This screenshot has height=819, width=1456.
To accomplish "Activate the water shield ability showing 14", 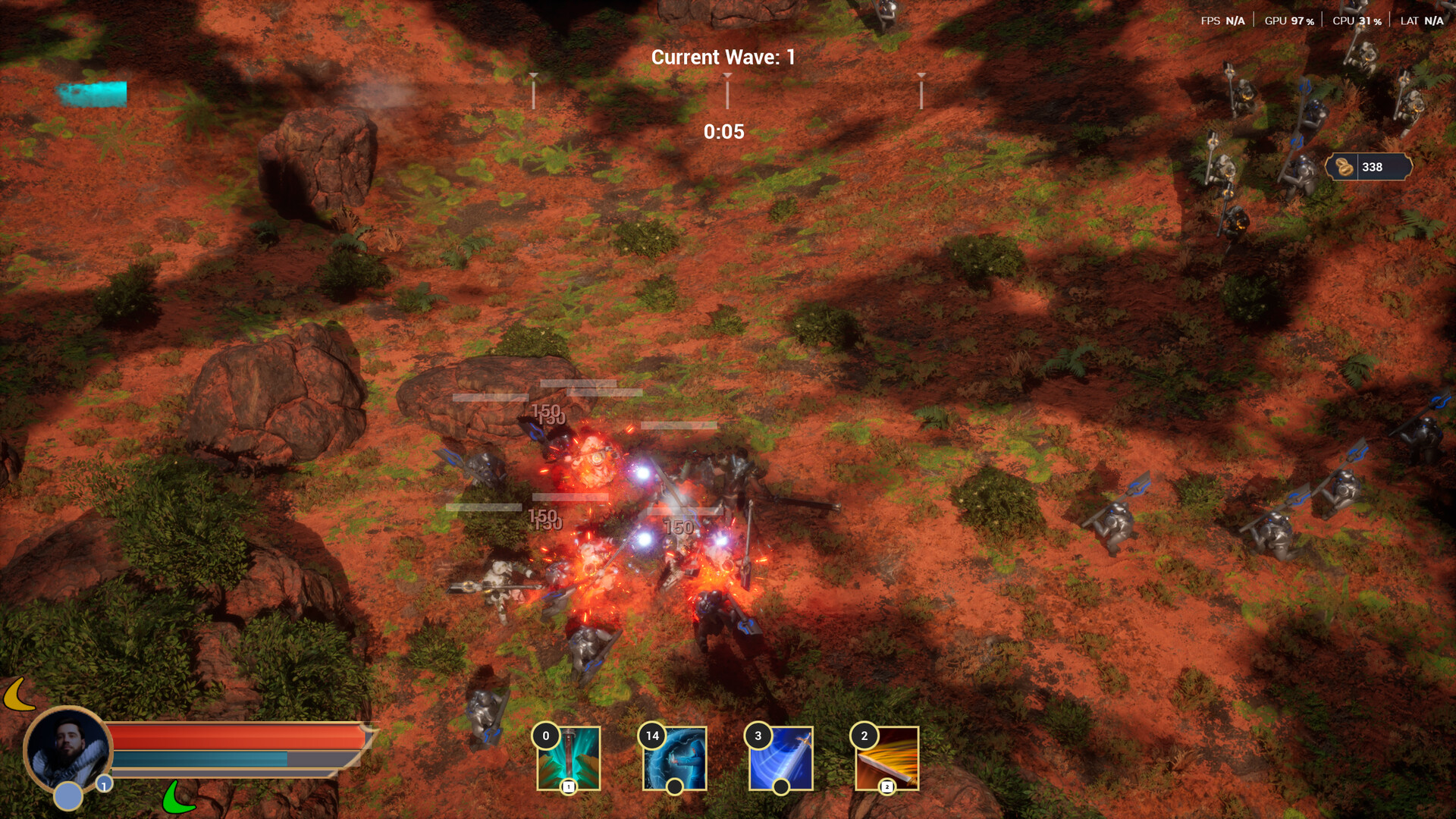I will 674,758.
